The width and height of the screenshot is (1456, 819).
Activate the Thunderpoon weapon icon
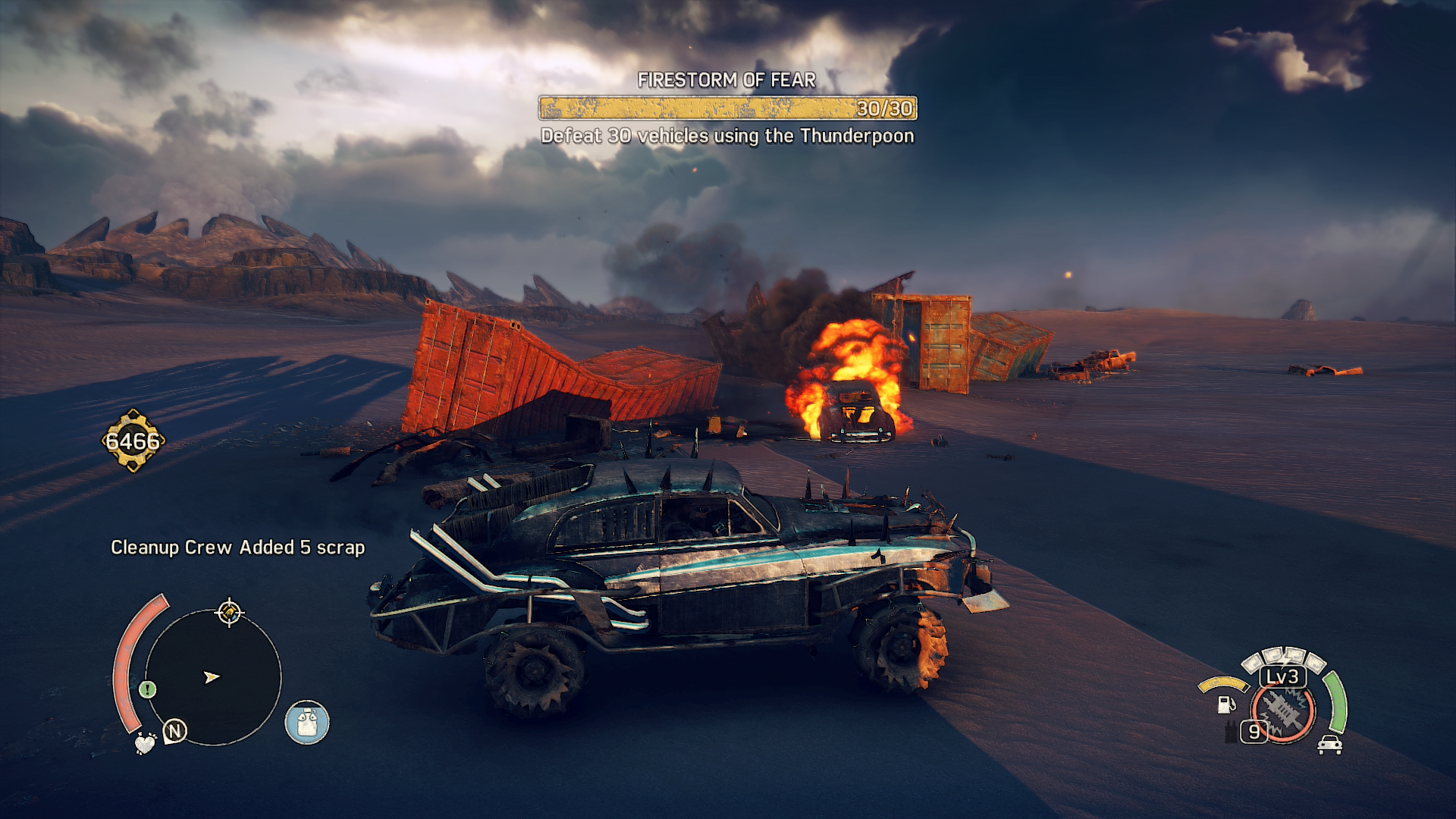pos(1283,712)
